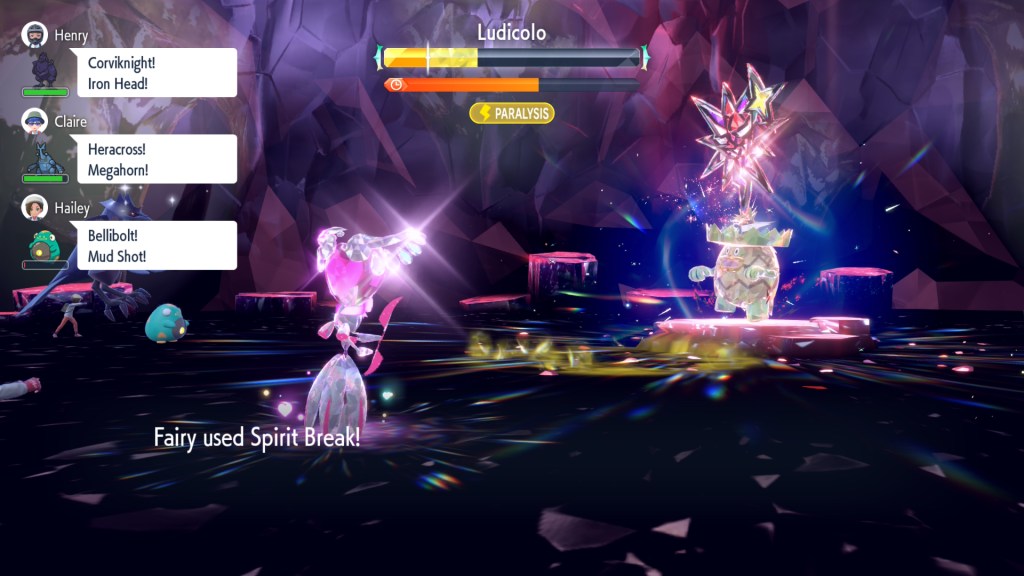
Task: Select Hailey's trainer avatar
Action: [x=36, y=207]
